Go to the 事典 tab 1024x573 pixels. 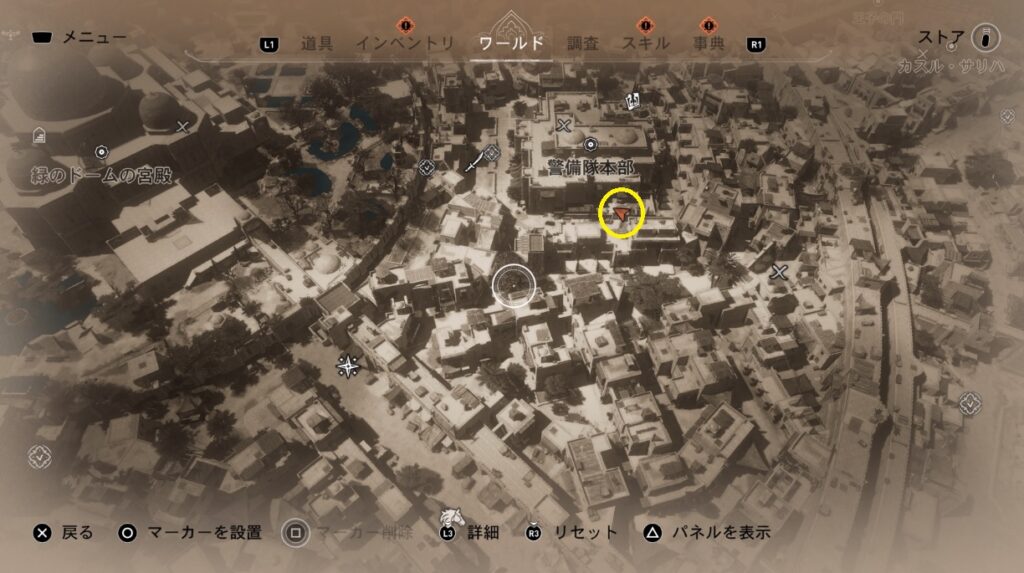coord(709,43)
